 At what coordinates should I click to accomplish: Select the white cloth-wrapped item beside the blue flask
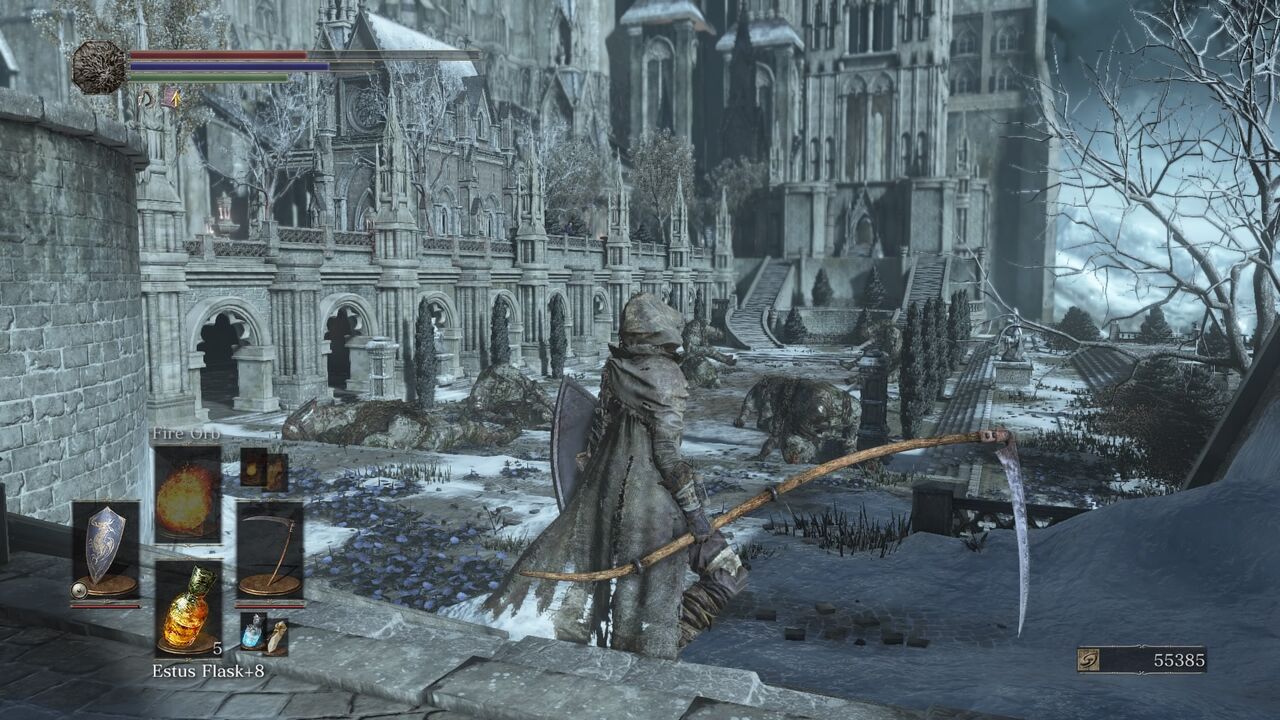click(x=276, y=635)
